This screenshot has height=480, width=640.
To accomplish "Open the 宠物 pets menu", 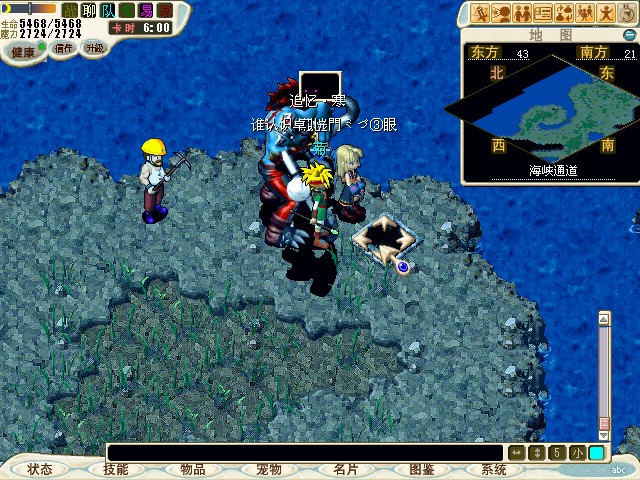I will [268, 469].
